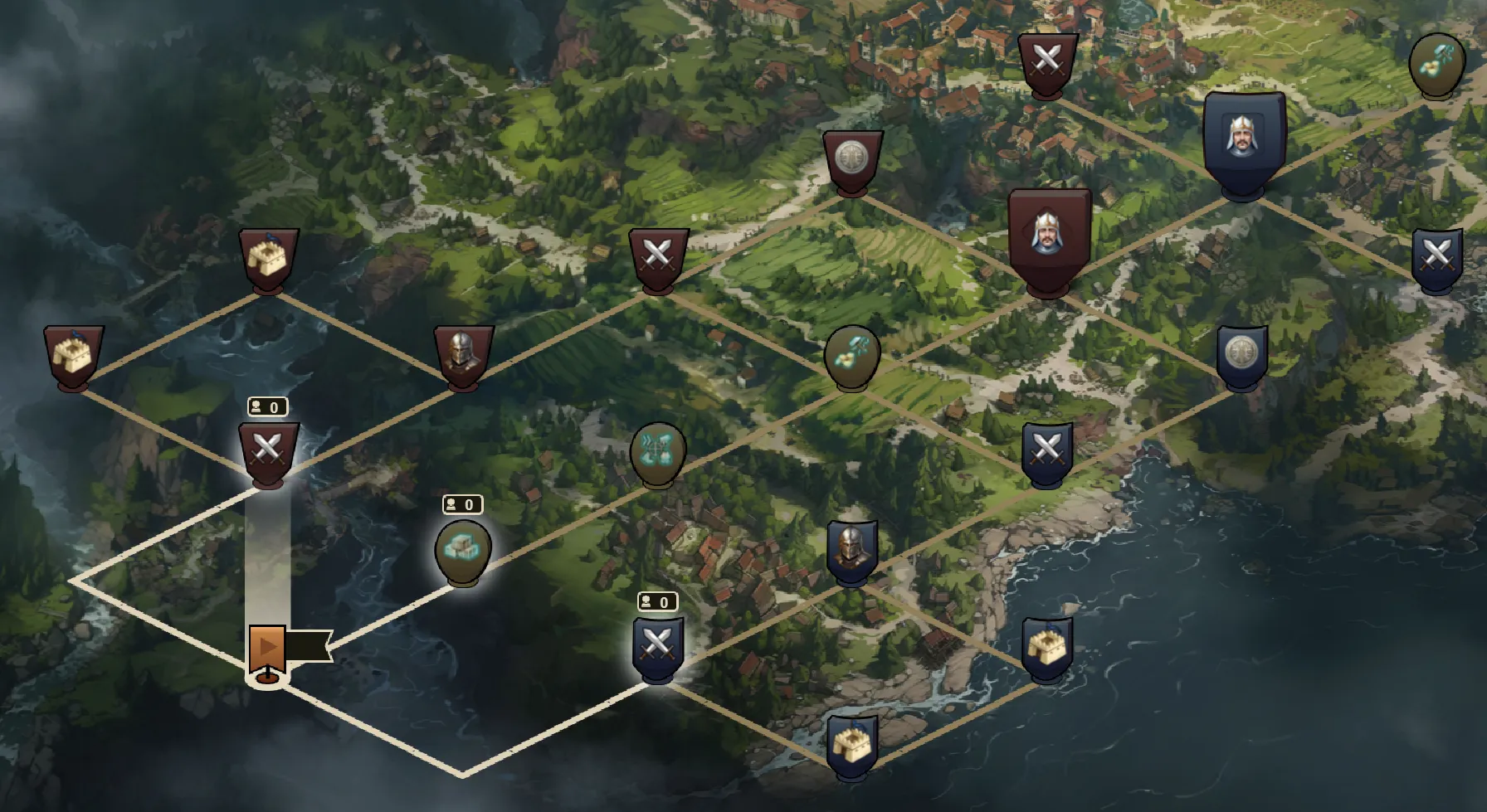Choose the glowing supply crates node
This screenshot has width=1487, height=812.
[463, 550]
